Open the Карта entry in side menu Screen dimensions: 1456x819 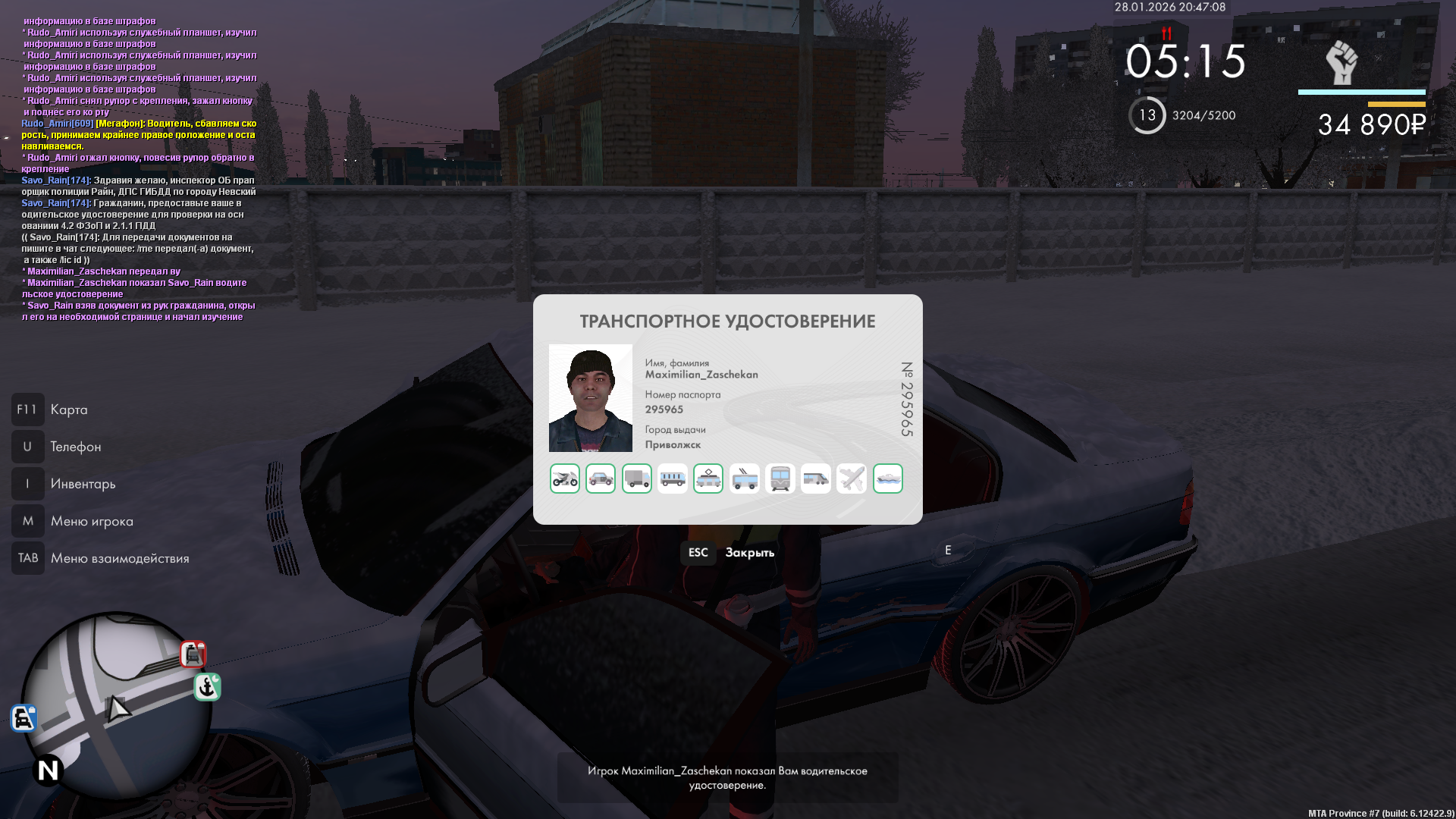coord(68,409)
